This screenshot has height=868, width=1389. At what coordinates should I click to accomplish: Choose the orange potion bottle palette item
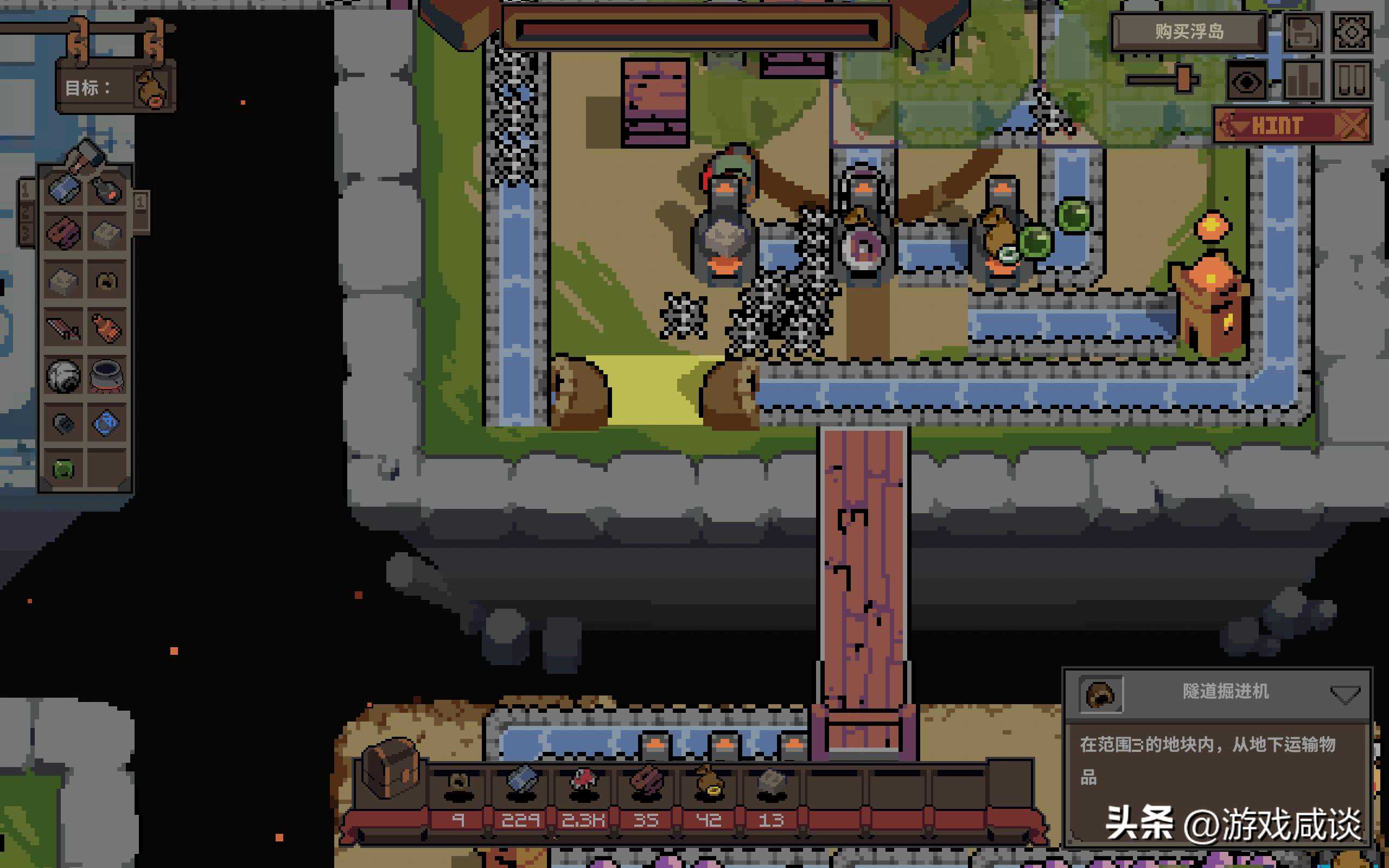tap(107, 328)
